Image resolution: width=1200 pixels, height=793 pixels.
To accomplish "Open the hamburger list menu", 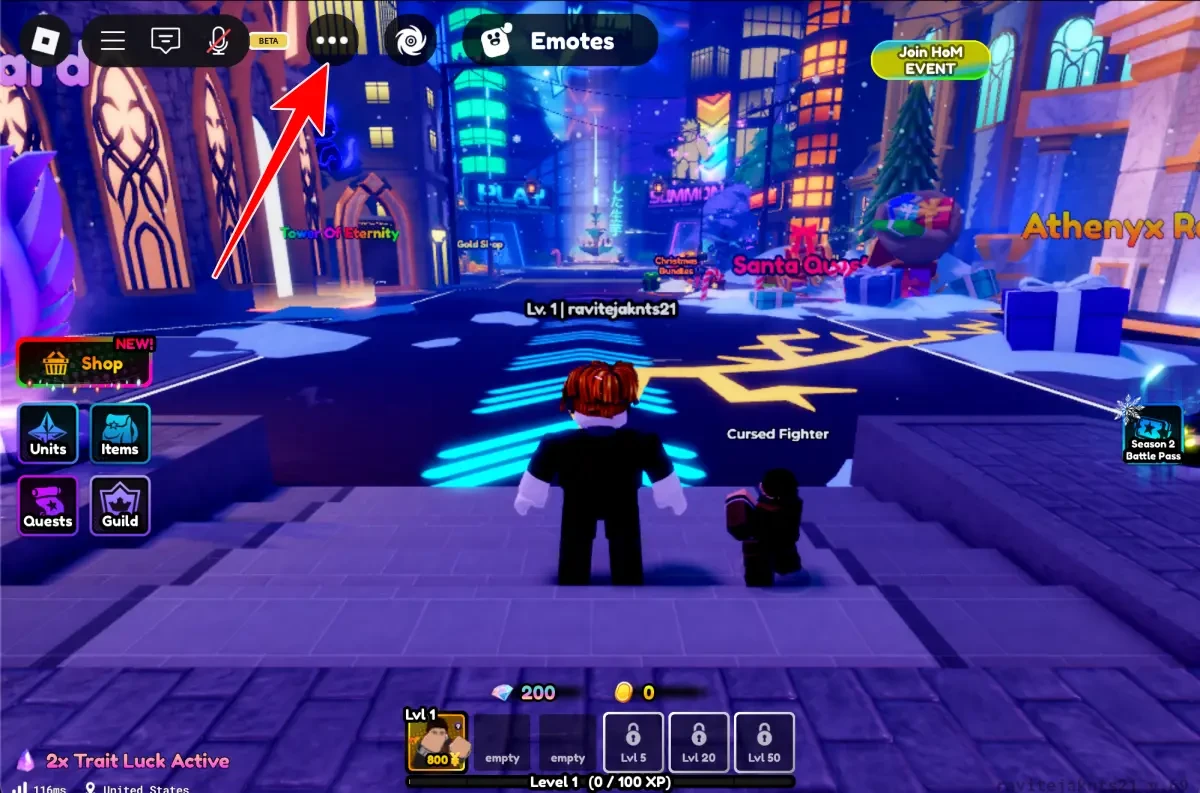I will coord(113,41).
